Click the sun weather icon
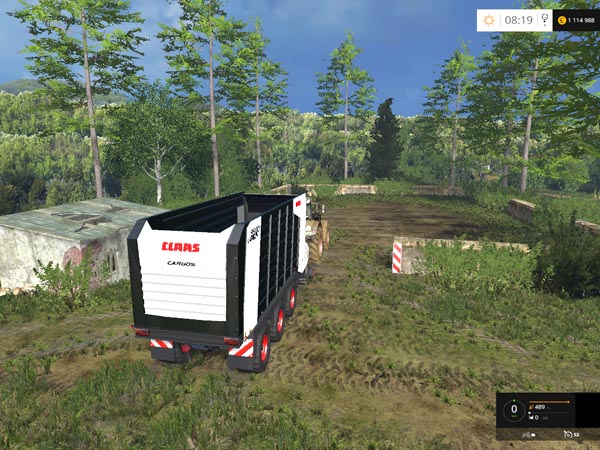The height and width of the screenshot is (450, 600). pyautogui.click(x=489, y=19)
